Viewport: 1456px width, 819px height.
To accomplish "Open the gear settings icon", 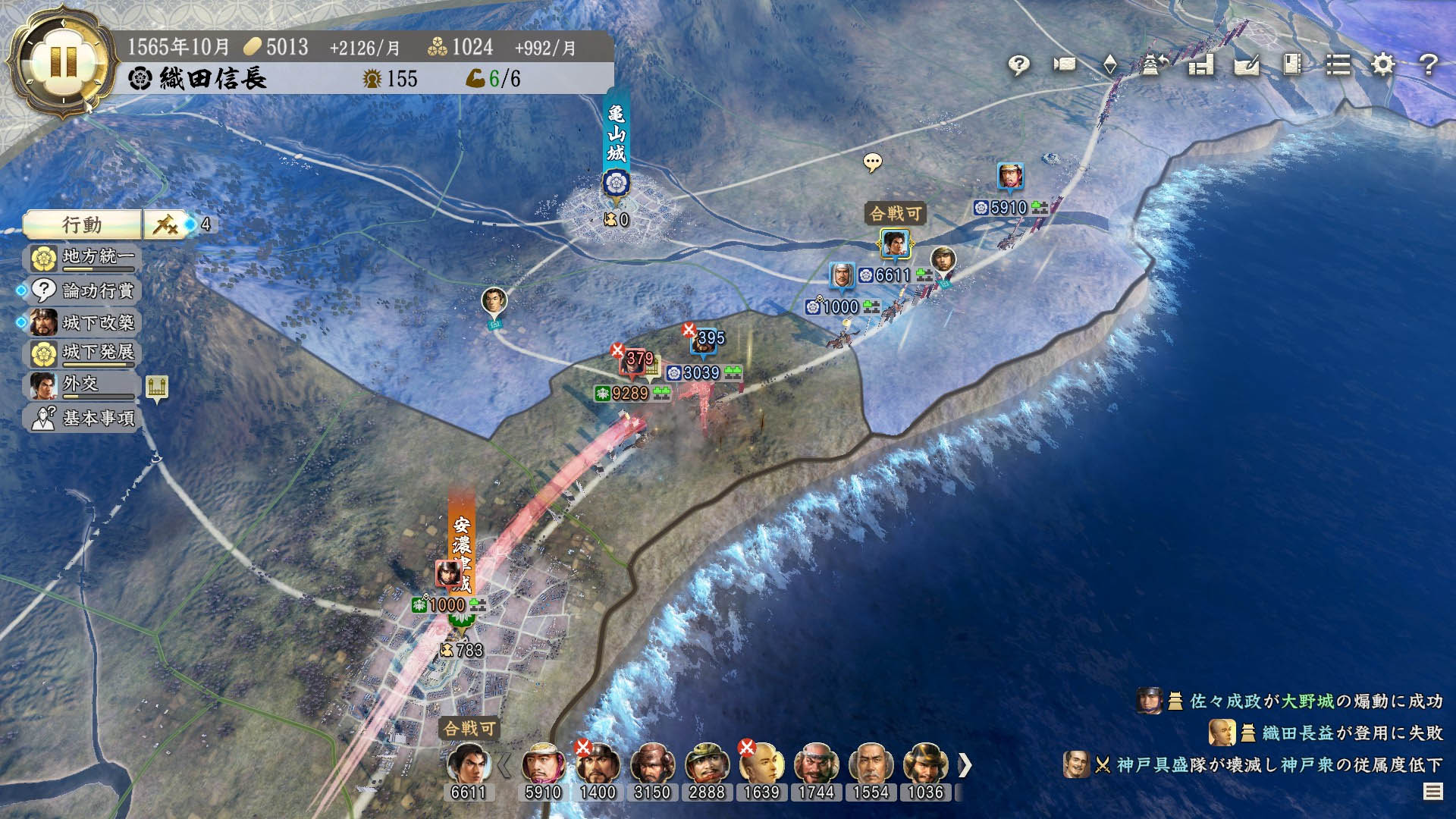I will click(x=1383, y=65).
